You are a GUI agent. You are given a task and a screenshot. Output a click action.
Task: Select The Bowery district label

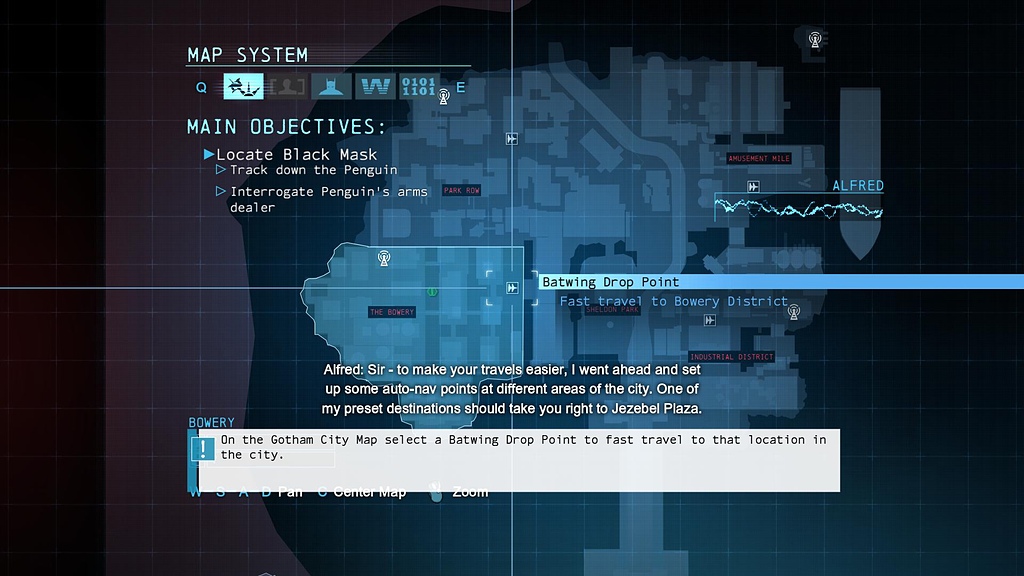click(x=392, y=313)
